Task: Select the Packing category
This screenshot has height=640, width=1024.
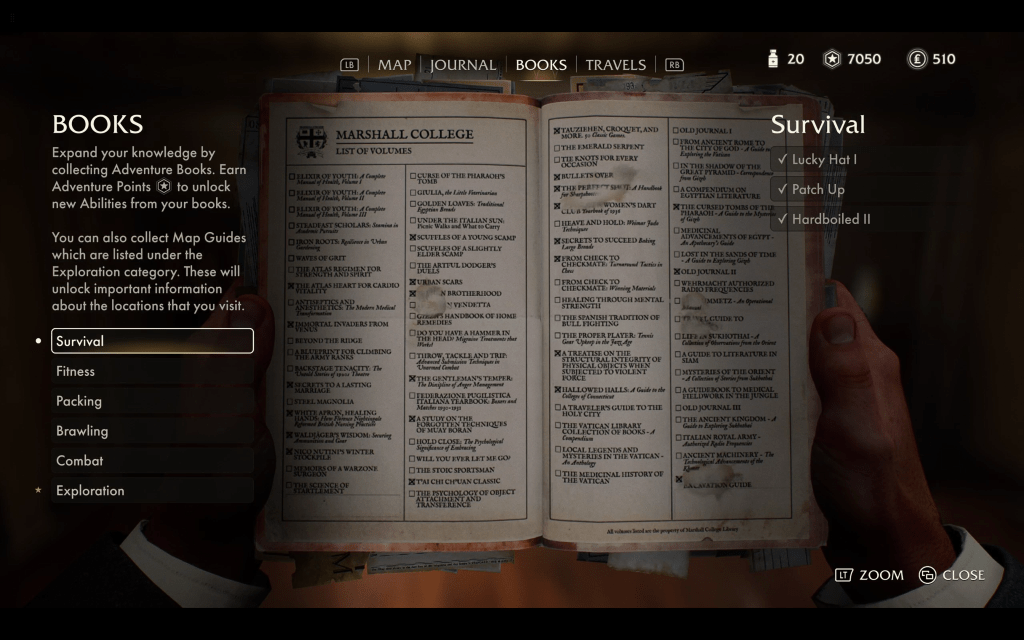Action: 152,401
